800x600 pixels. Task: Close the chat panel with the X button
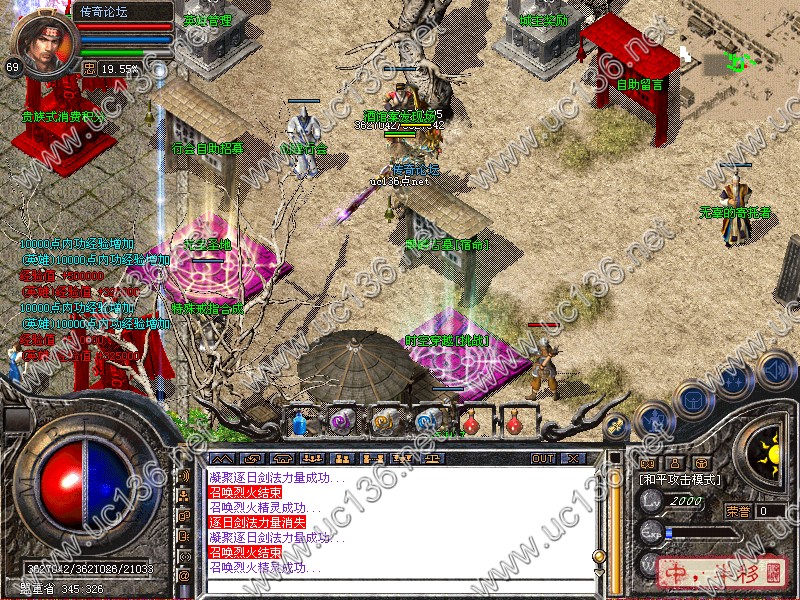573,458
